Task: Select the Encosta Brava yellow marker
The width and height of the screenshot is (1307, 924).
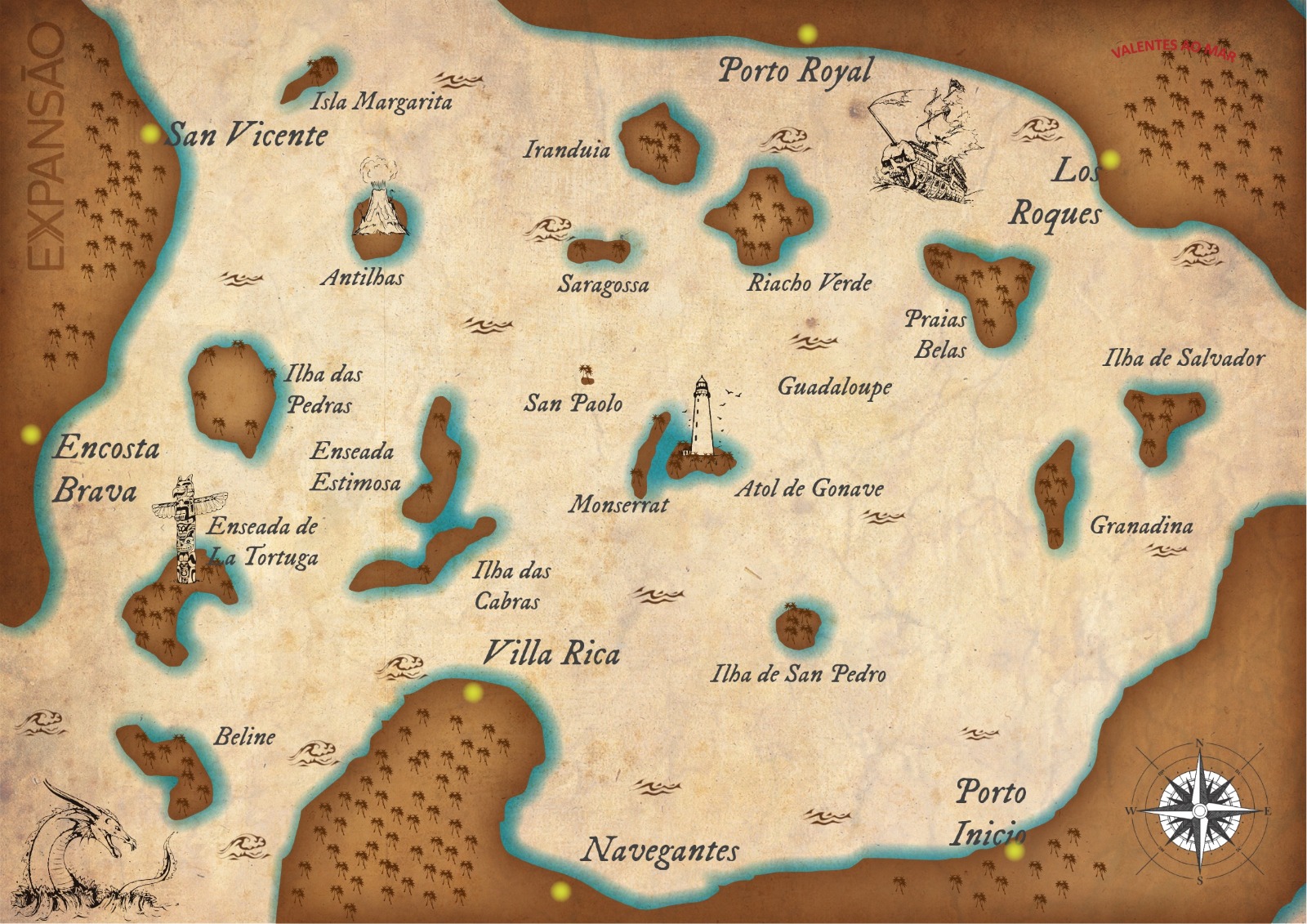Action: click(x=31, y=434)
